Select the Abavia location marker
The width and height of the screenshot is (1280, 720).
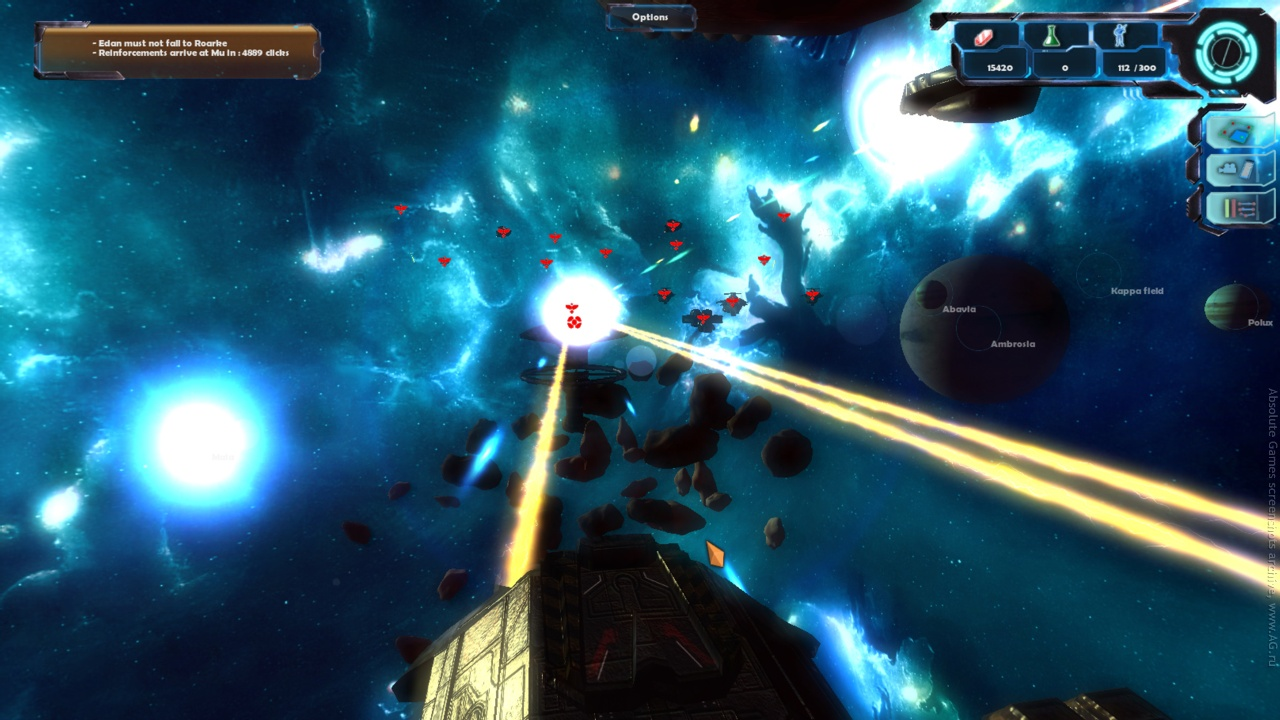point(958,309)
